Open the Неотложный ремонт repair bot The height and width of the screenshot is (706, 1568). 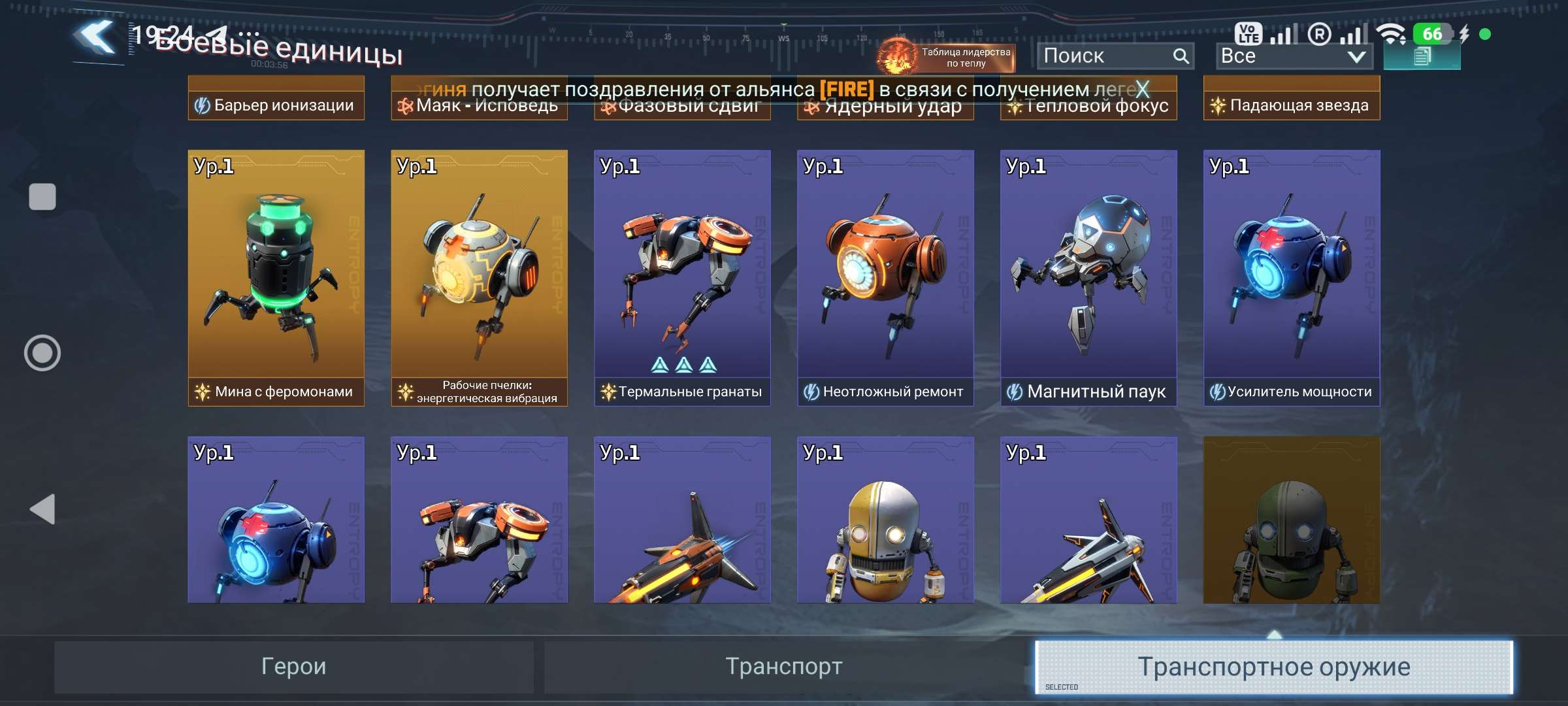tap(885, 275)
